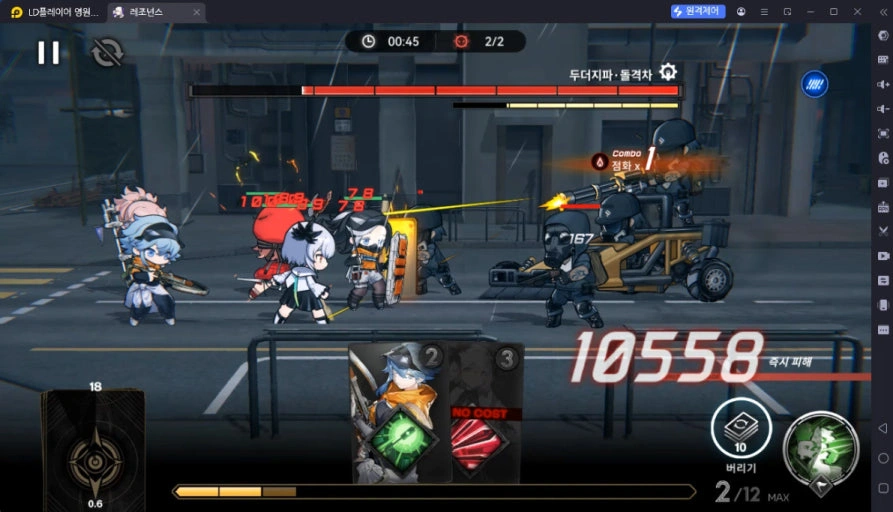Switch to the LD플레이어 tab
This screenshot has height=512, width=893.
coord(56,12)
